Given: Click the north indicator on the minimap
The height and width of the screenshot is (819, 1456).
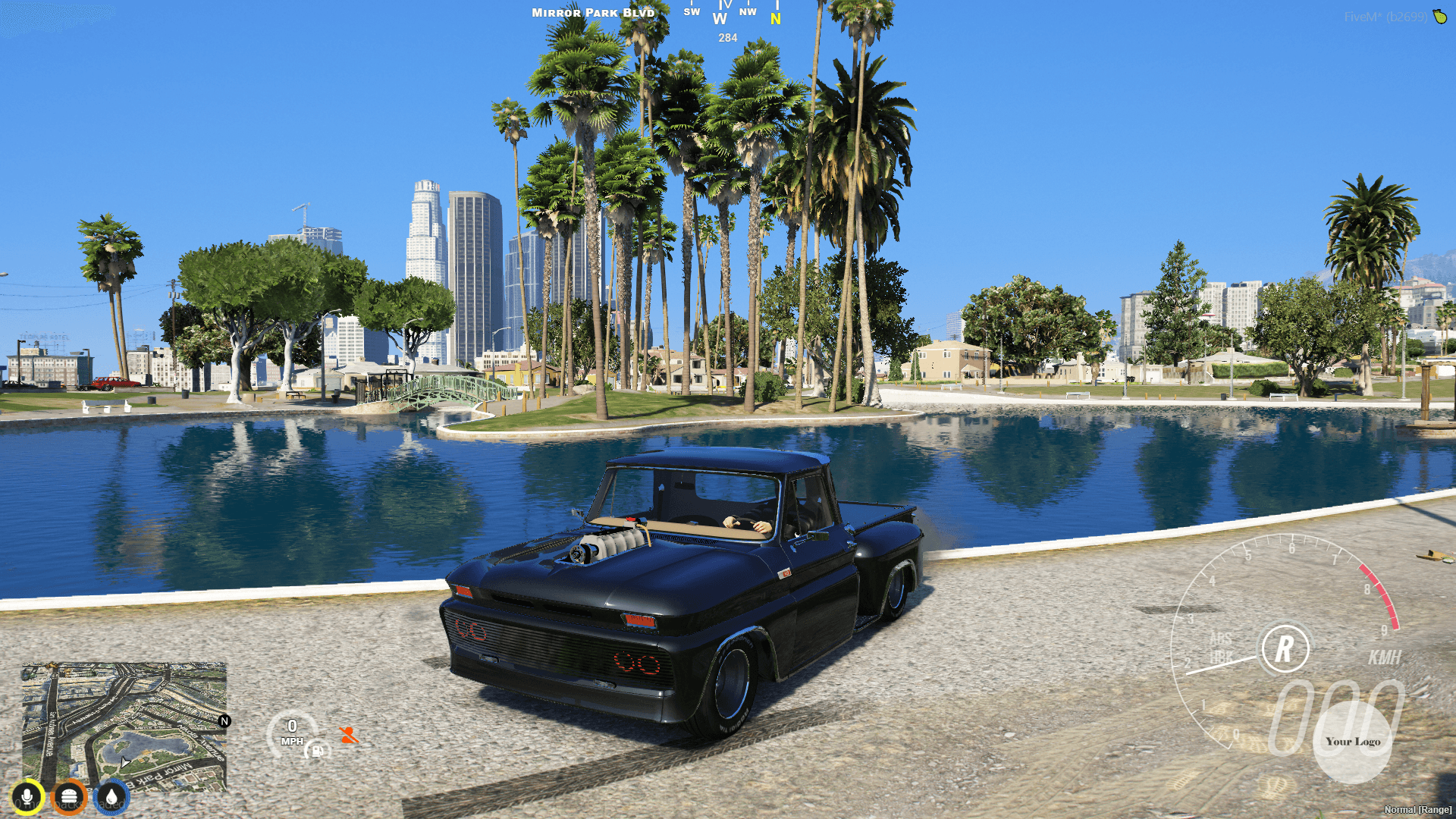Looking at the screenshot, I should pyautogui.click(x=224, y=723).
